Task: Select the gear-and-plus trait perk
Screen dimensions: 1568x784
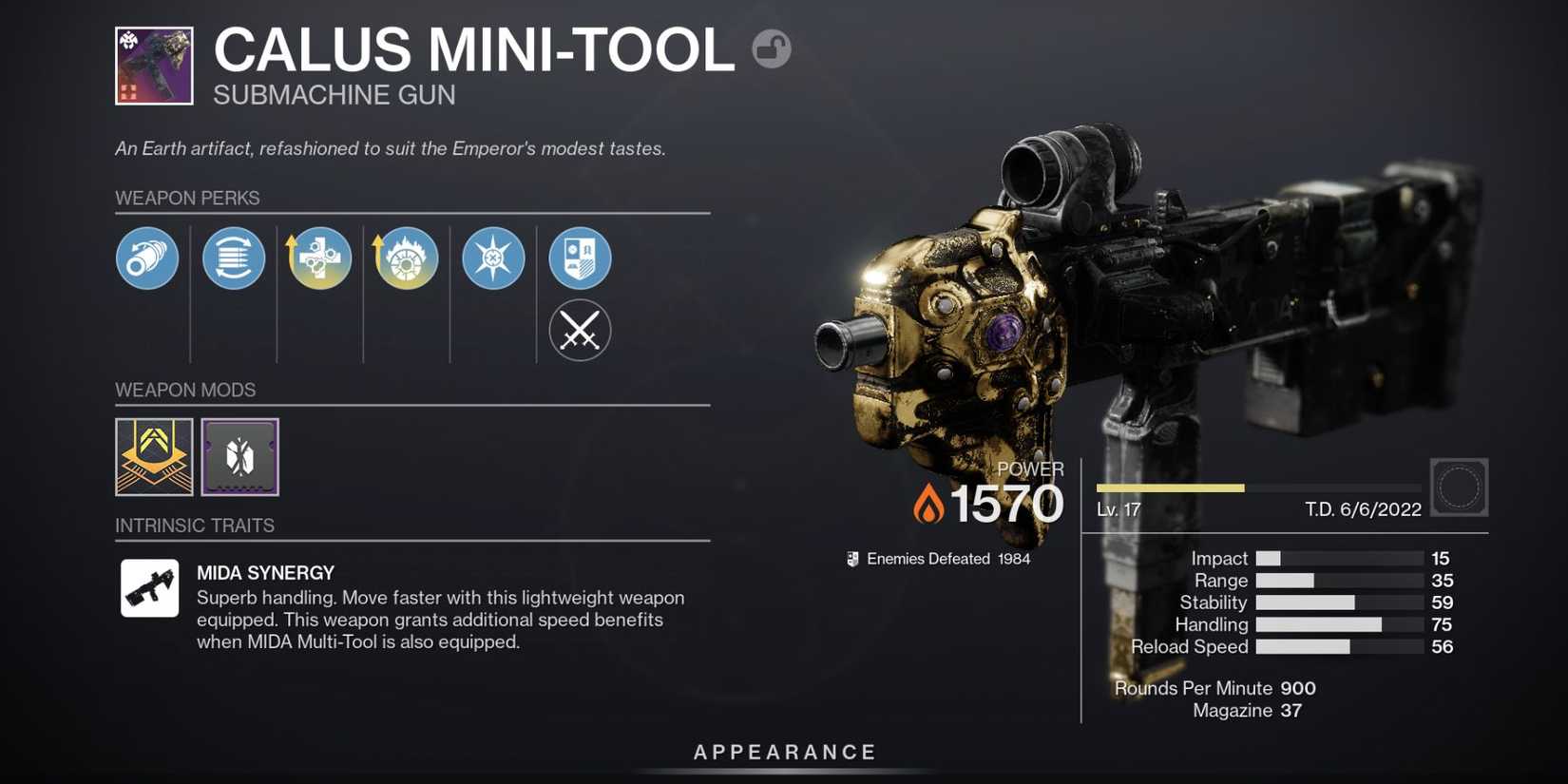Action: (319, 258)
